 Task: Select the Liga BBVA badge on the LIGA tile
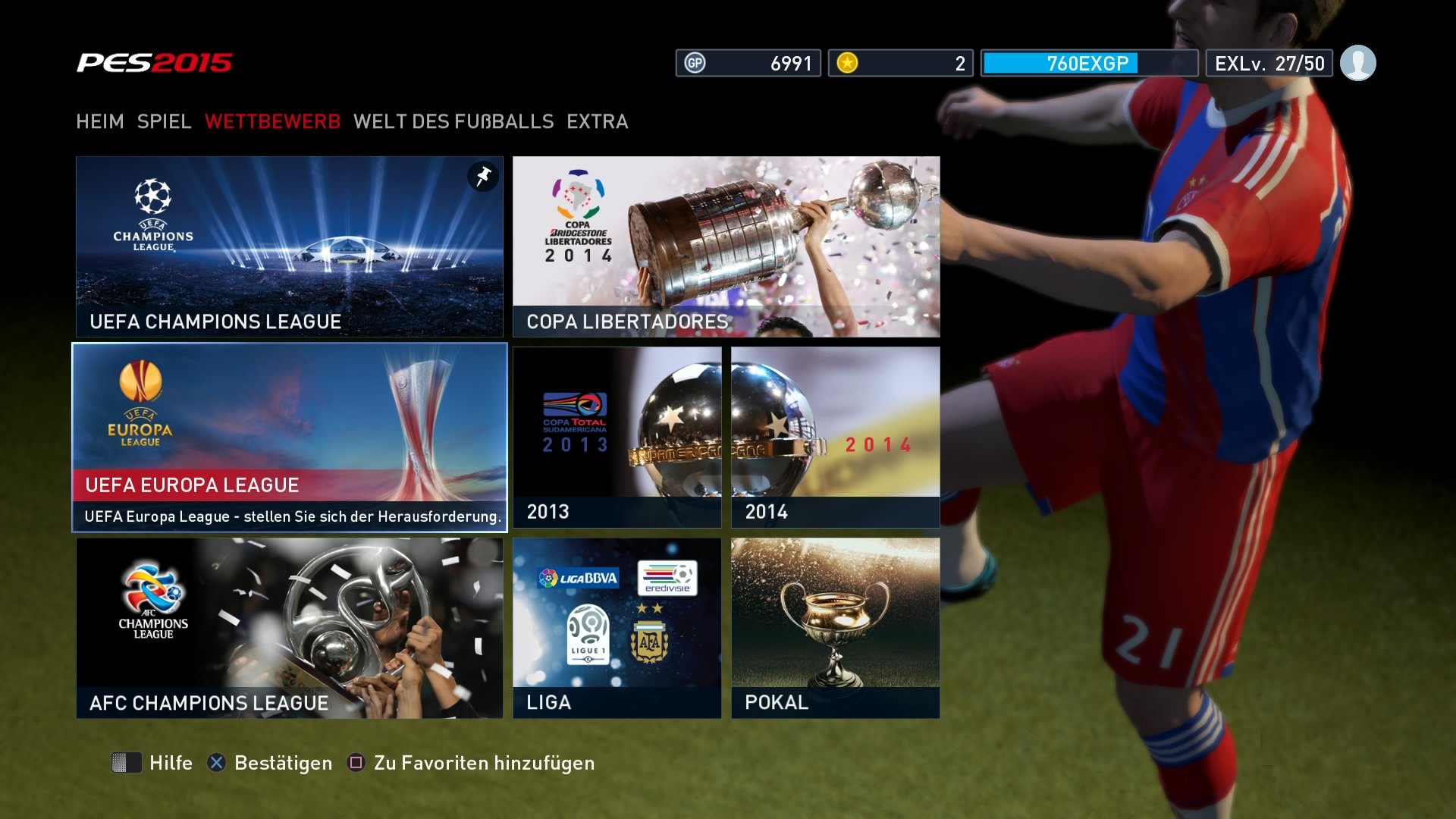coord(580,577)
